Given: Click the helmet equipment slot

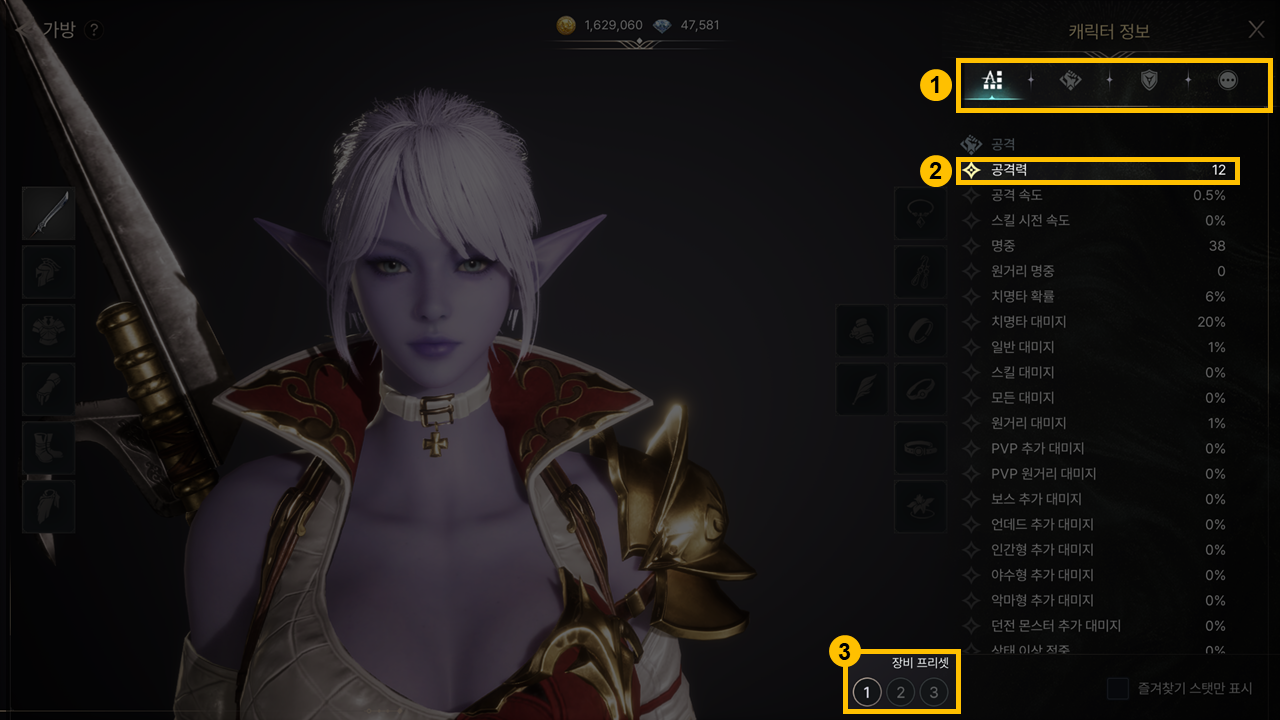Looking at the screenshot, I should pyautogui.click(x=49, y=271).
